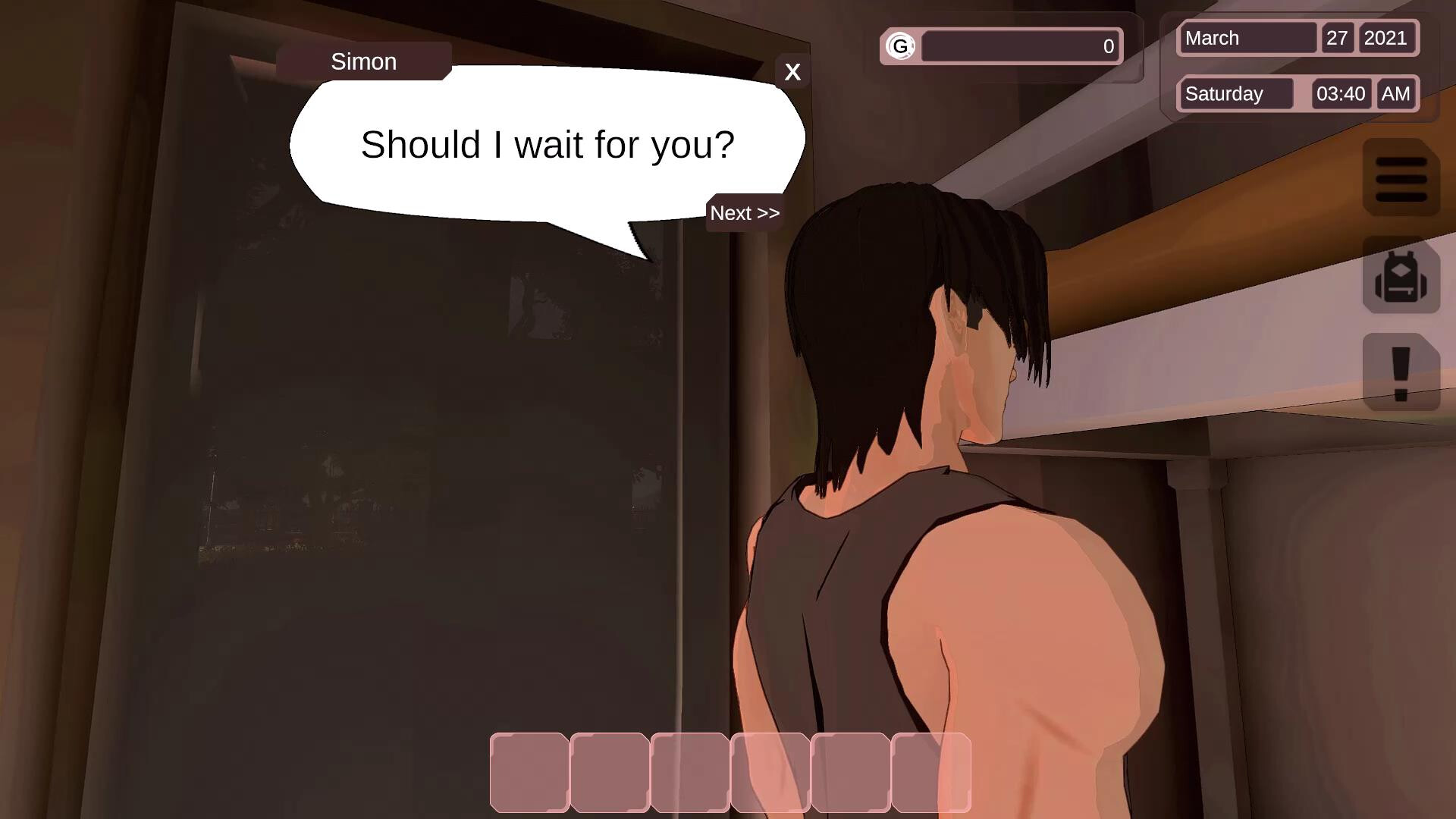Click the G currency coin icon
Image resolution: width=1456 pixels, height=819 pixels.
tap(902, 46)
